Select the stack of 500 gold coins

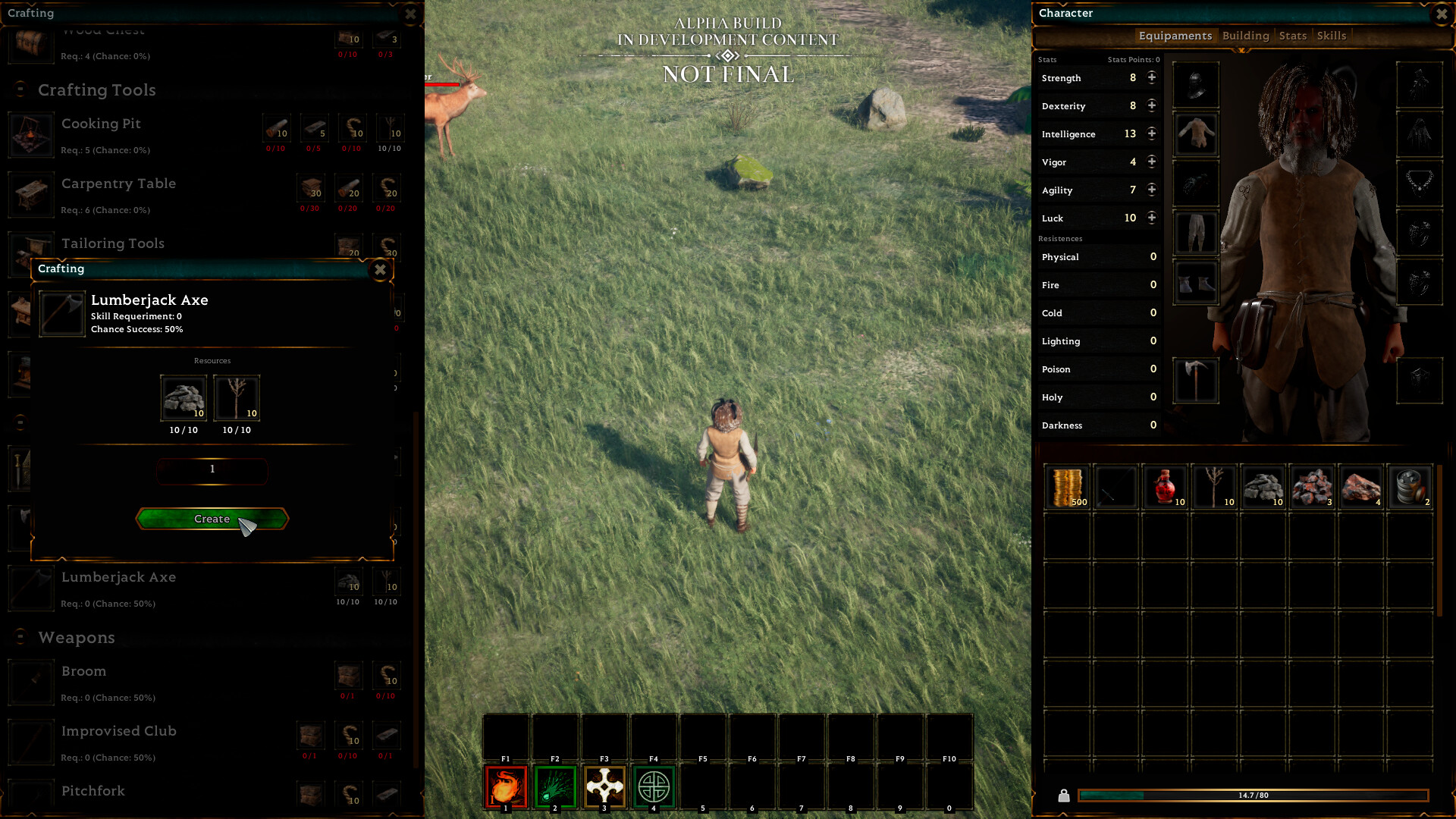(1065, 486)
